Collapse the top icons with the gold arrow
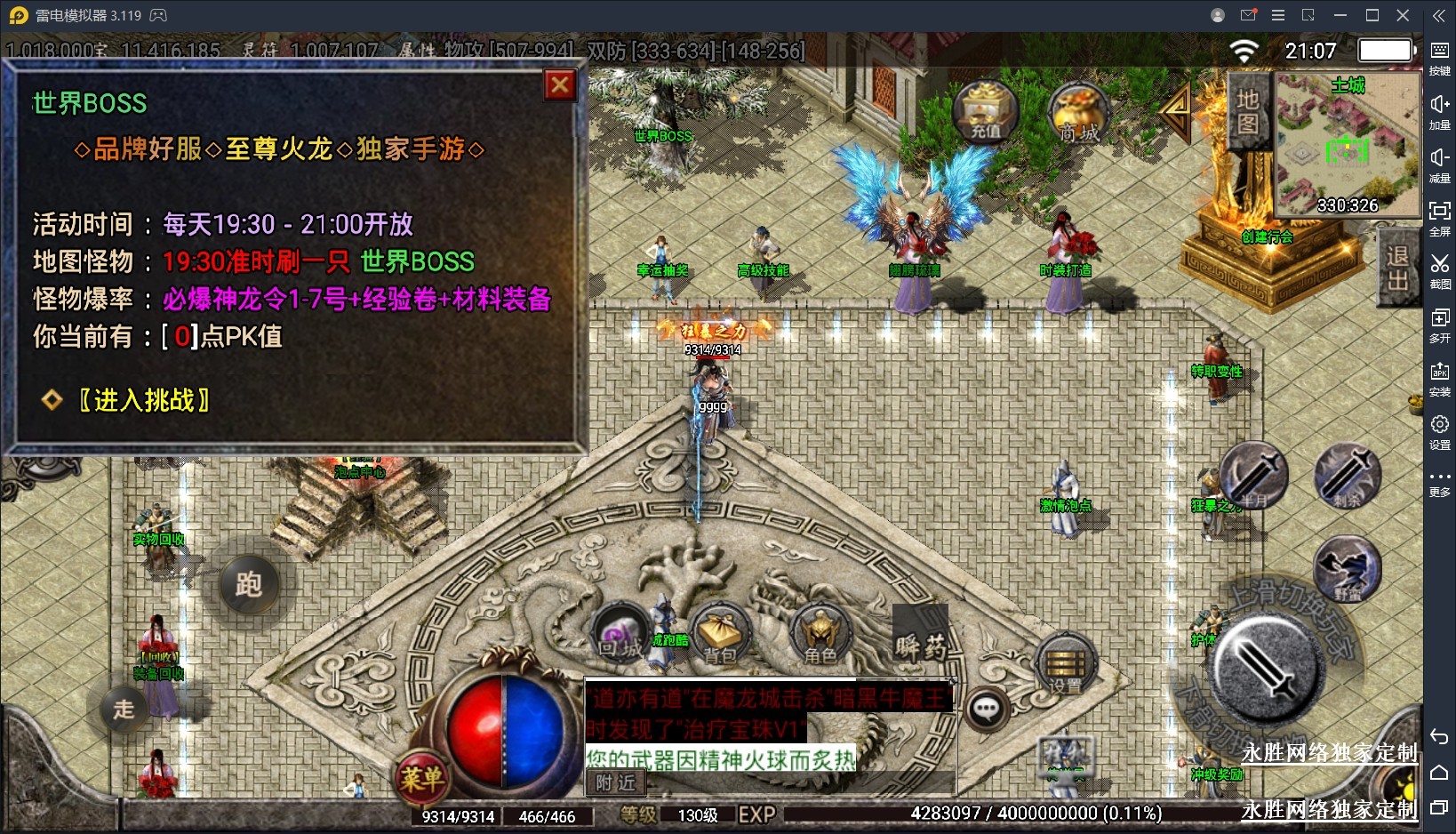Viewport: 1456px width, 834px height. pos(1177,109)
